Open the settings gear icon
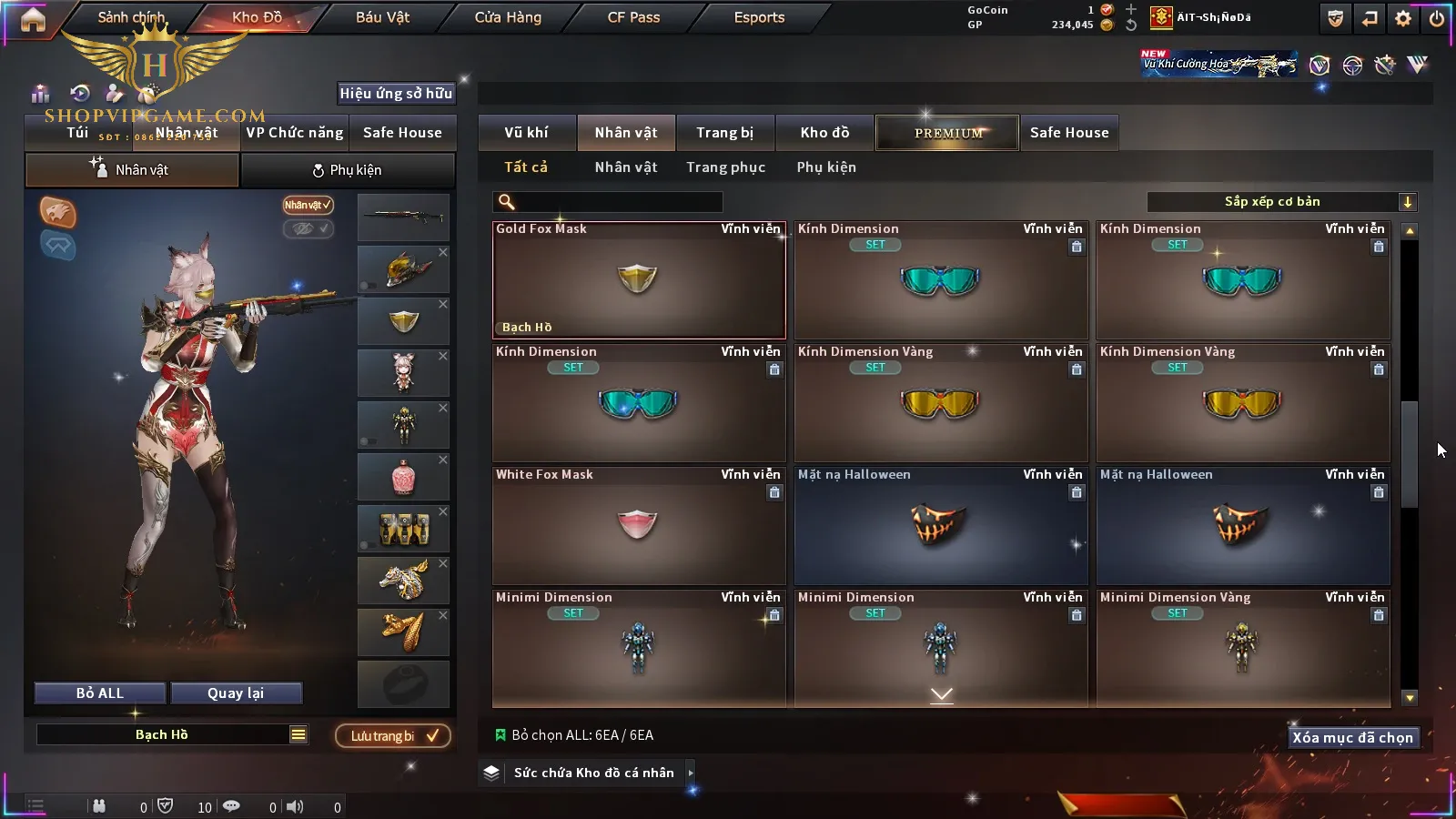 [x=1403, y=18]
